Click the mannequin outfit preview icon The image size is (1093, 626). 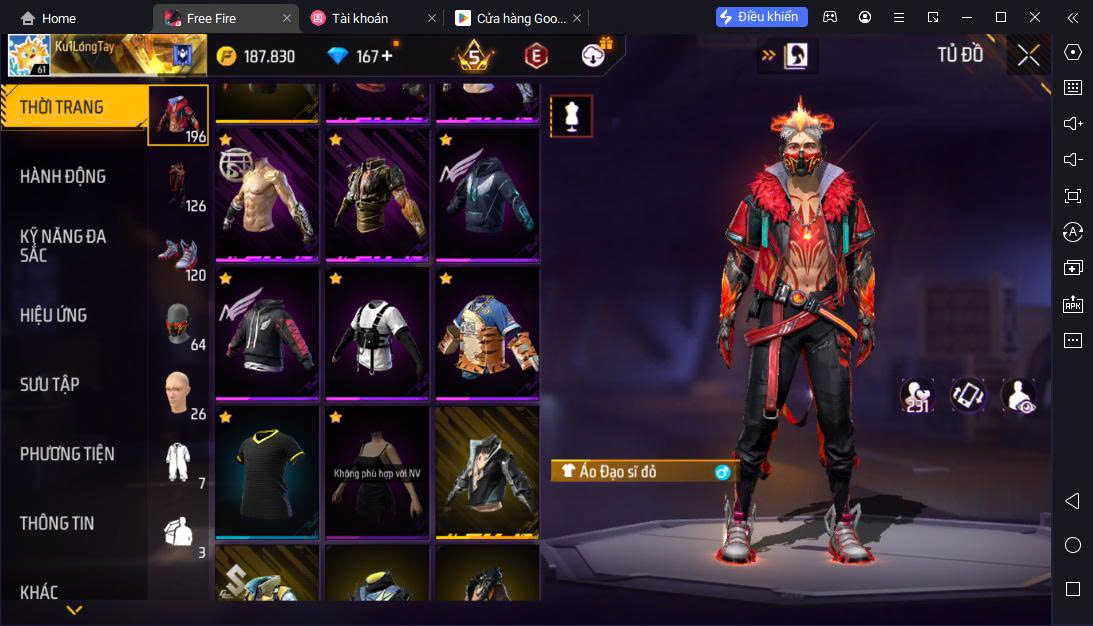[572, 116]
